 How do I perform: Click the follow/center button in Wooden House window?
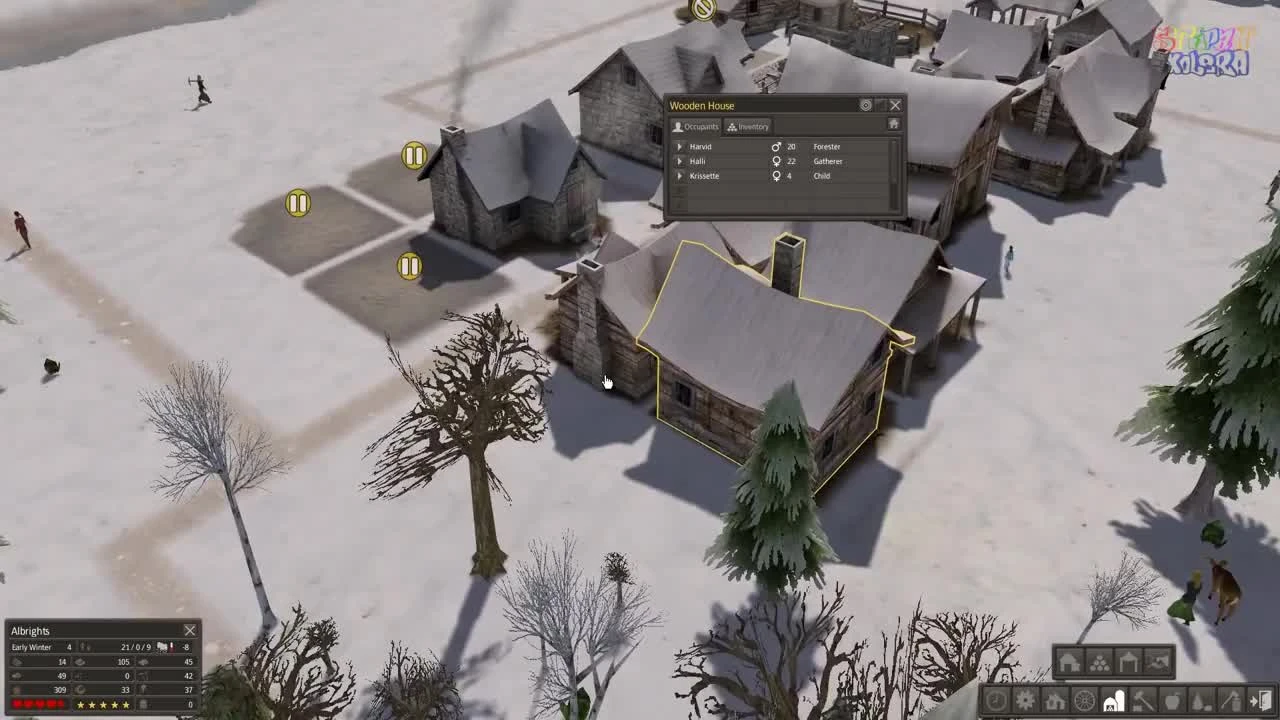click(866, 105)
